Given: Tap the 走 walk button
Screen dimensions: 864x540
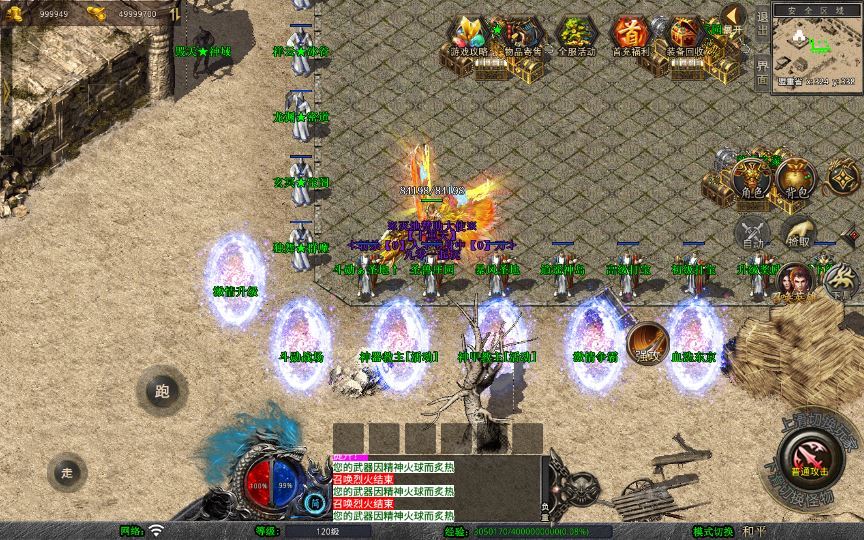Looking at the screenshot, I should [67, 470].
